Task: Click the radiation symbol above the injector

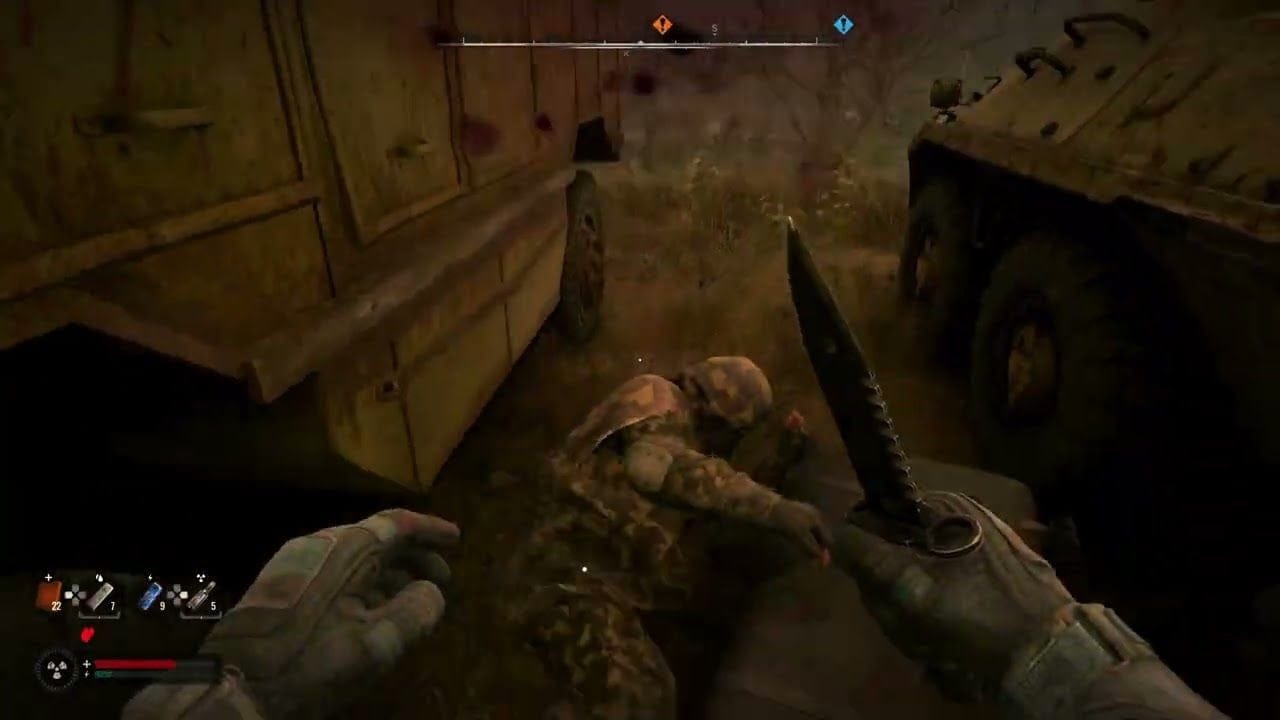Action: (201, 577)
